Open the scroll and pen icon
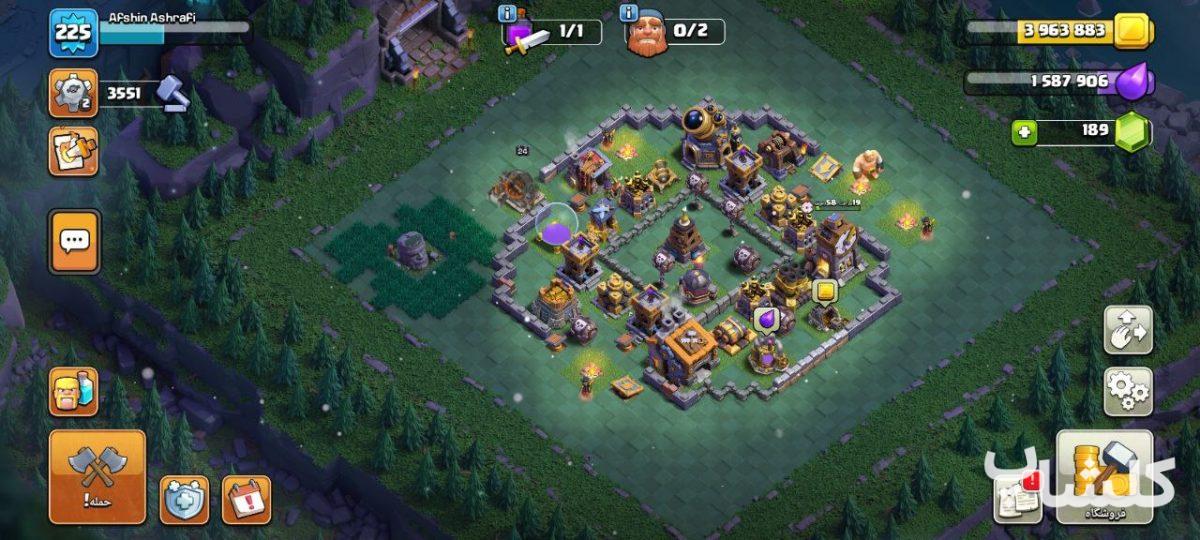 tap(74, 151)
